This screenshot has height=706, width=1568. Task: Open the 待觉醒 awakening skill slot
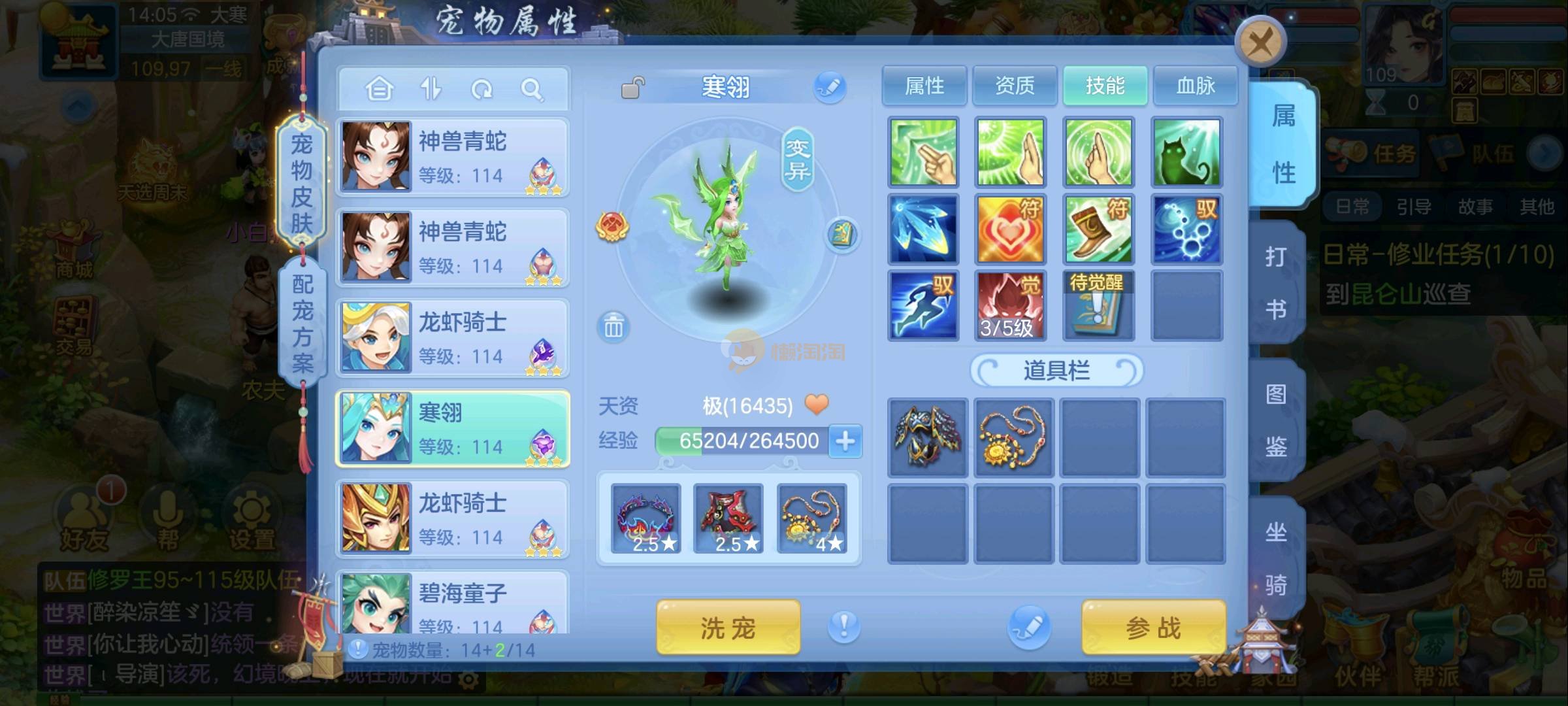tap(1098, 305)
